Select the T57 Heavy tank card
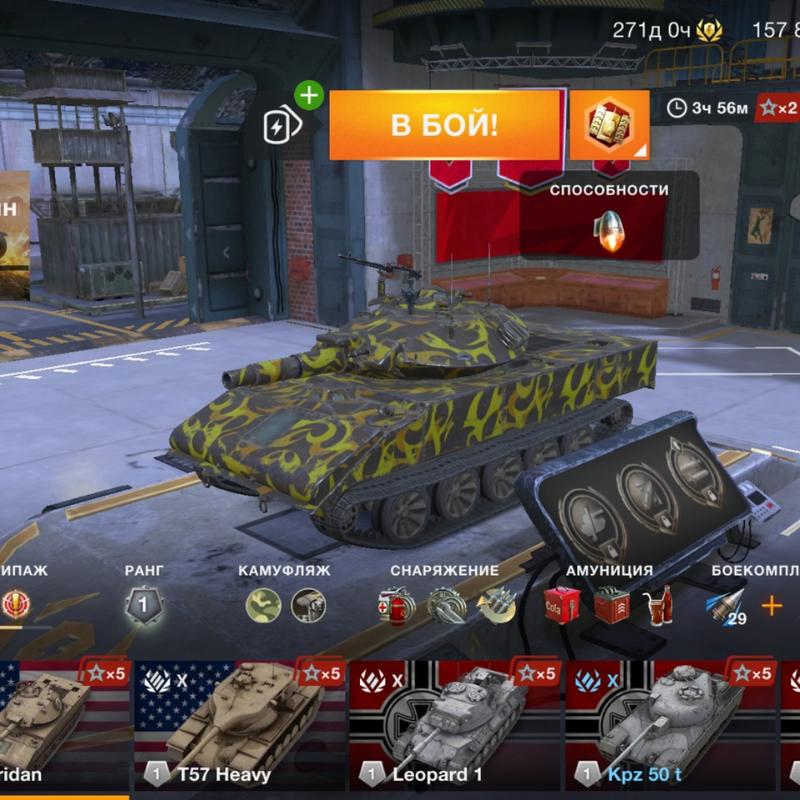800x800 pixels. tap(239, 723)
